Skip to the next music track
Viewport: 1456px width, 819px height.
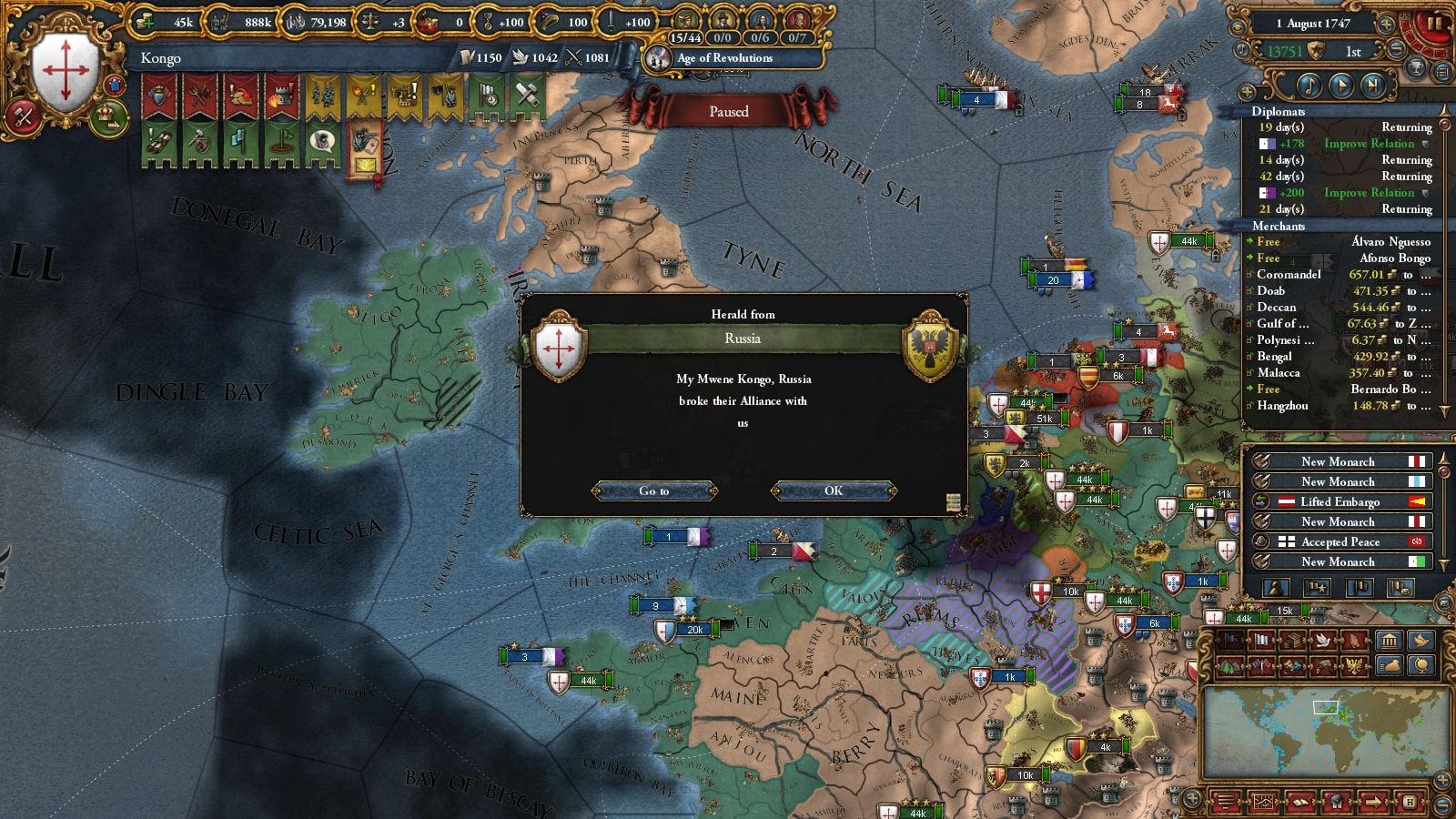click(1373, 86)
